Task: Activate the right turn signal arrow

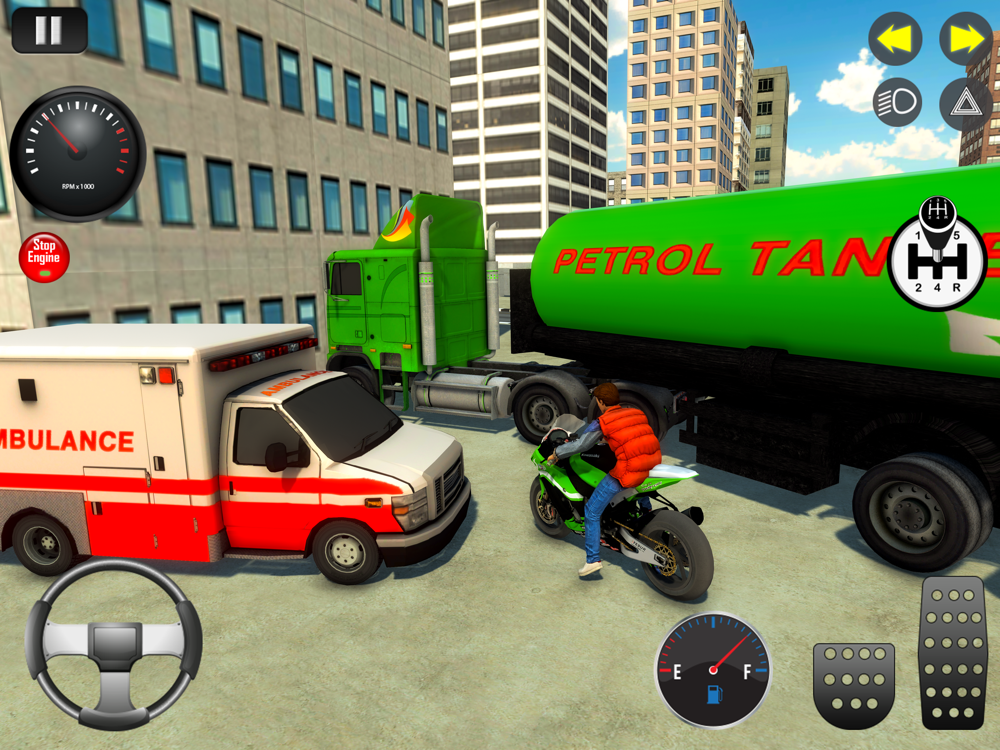Action: (965, 39)
